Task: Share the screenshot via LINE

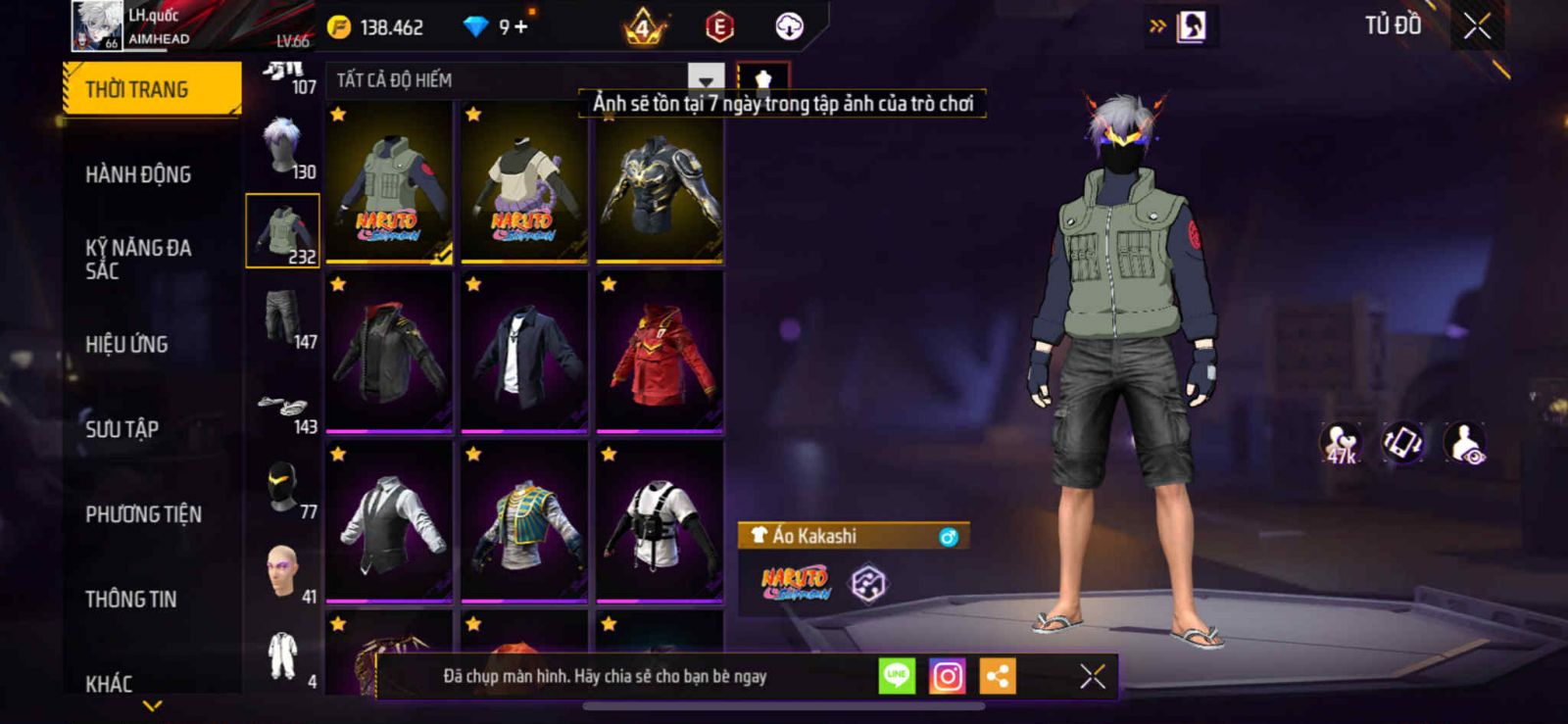Action: 897,676
